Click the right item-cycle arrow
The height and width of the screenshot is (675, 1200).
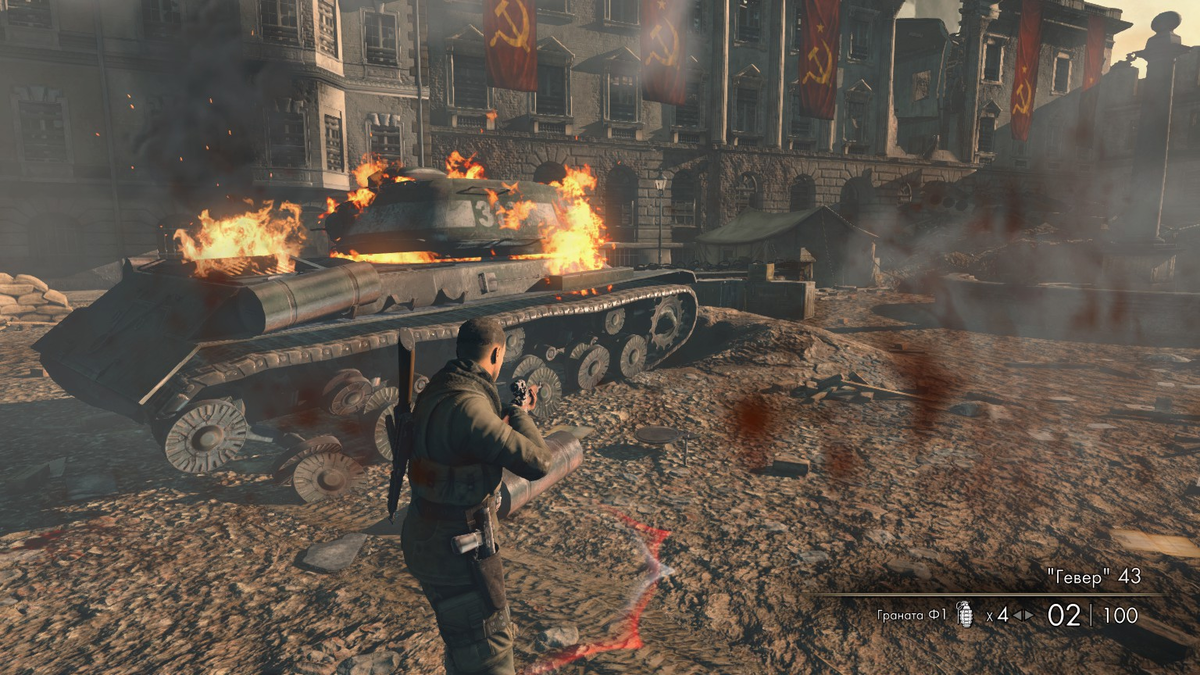1028,615
